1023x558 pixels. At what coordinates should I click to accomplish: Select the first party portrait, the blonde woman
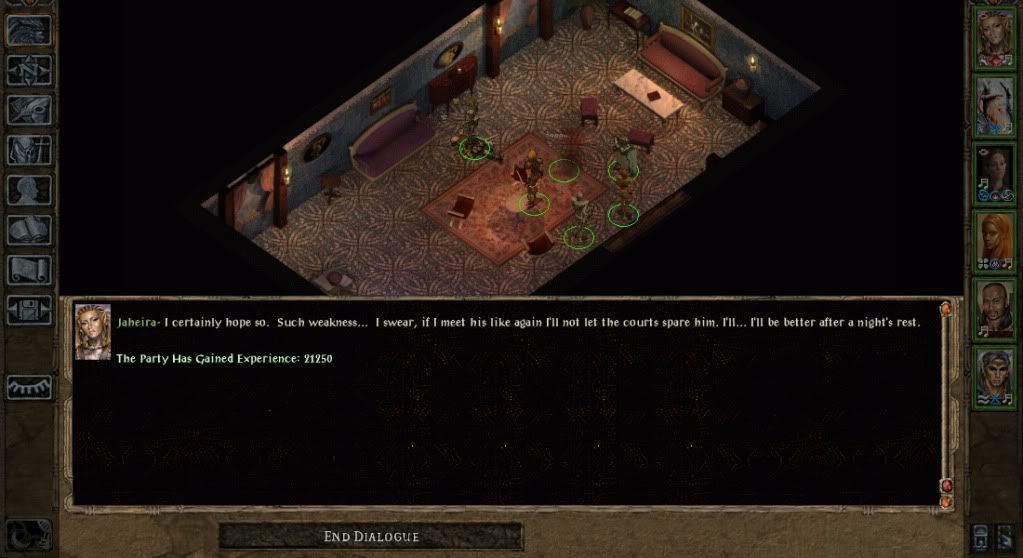994,38
